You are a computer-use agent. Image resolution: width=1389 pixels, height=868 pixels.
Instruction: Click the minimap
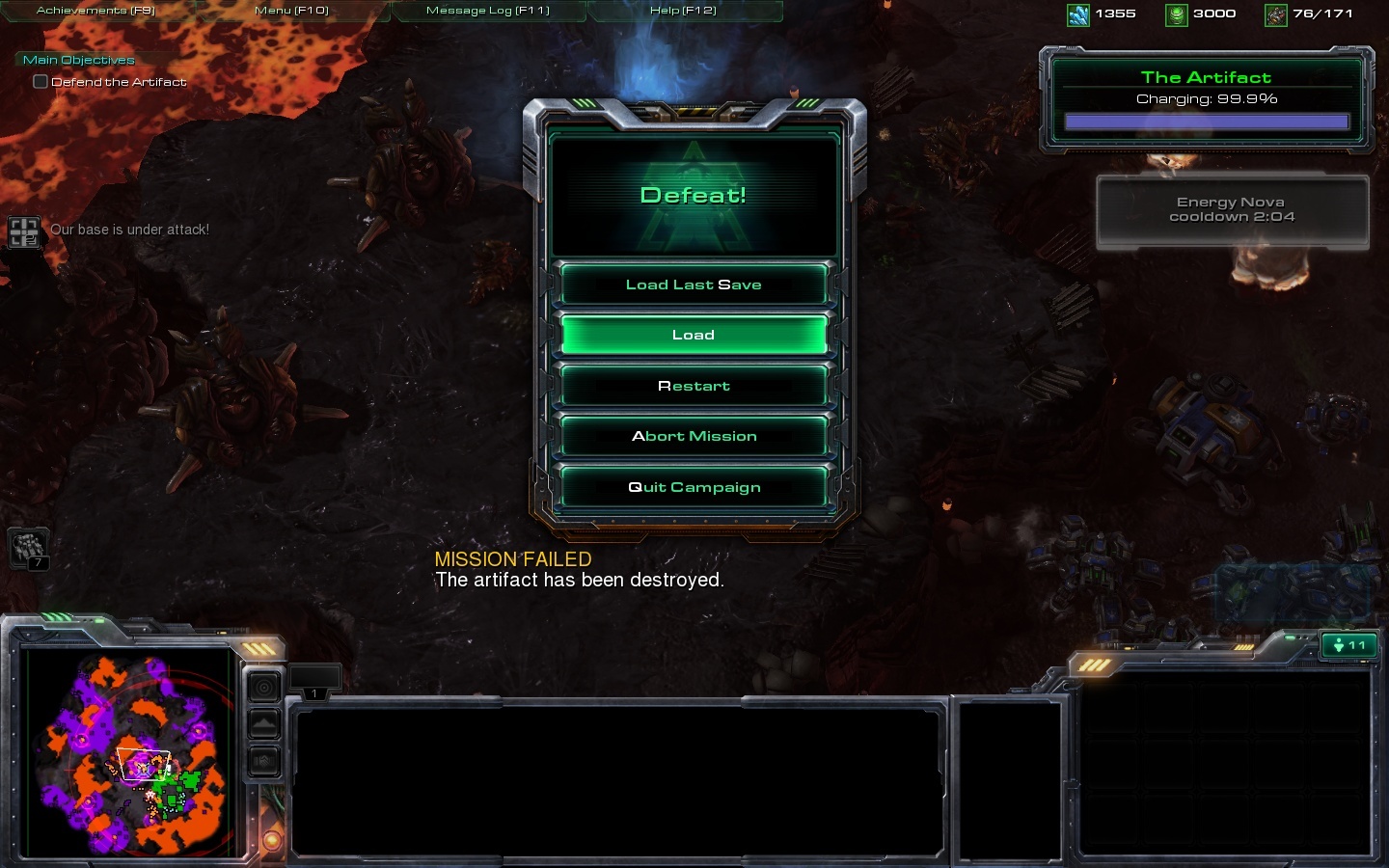[x=127, y=752]
